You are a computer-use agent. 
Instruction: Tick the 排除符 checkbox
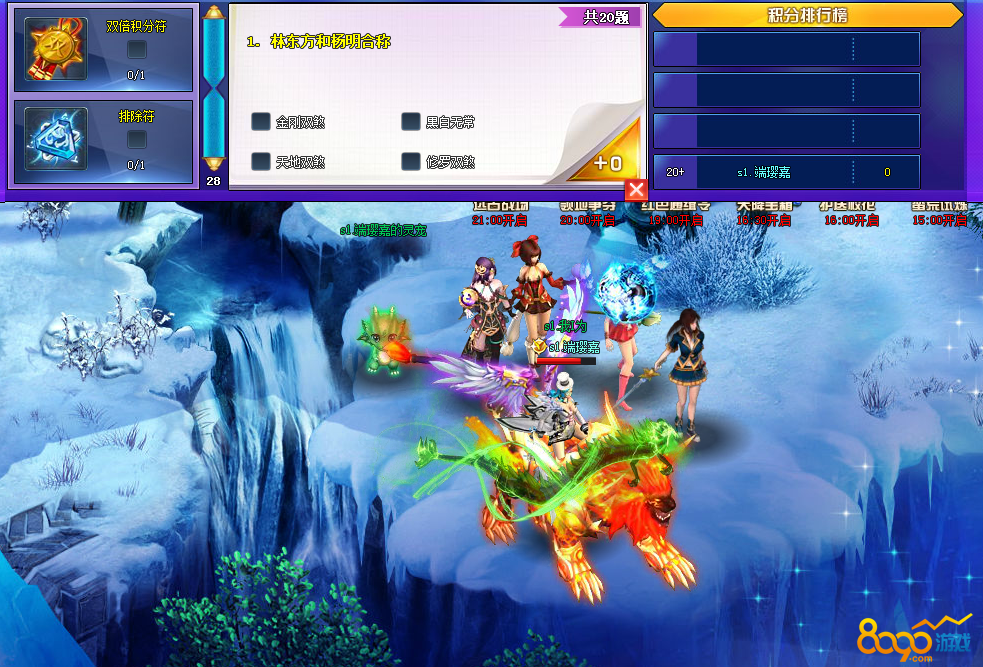click(x=137, y=139)
